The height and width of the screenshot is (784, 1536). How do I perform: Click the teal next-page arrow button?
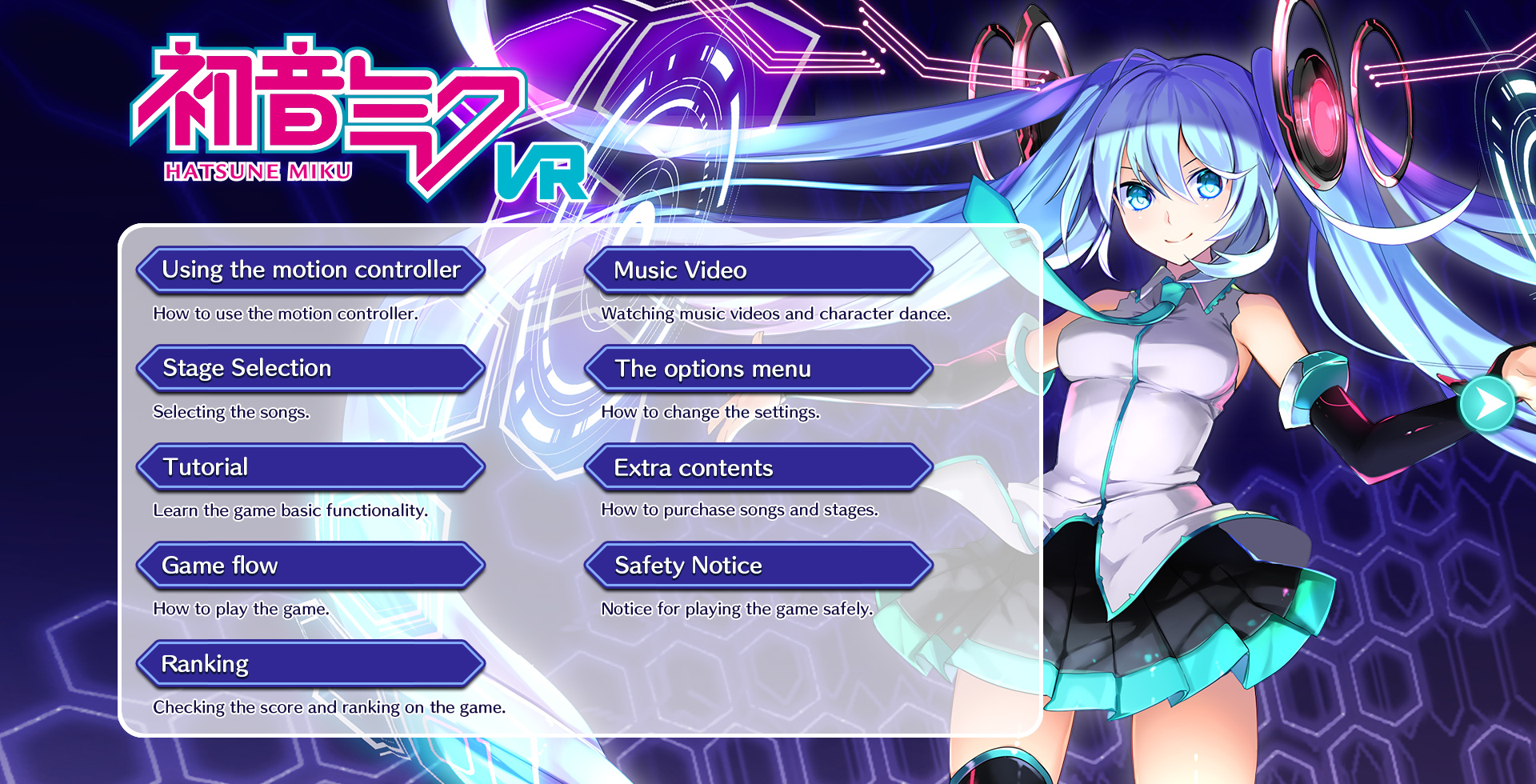point(1487,404)
